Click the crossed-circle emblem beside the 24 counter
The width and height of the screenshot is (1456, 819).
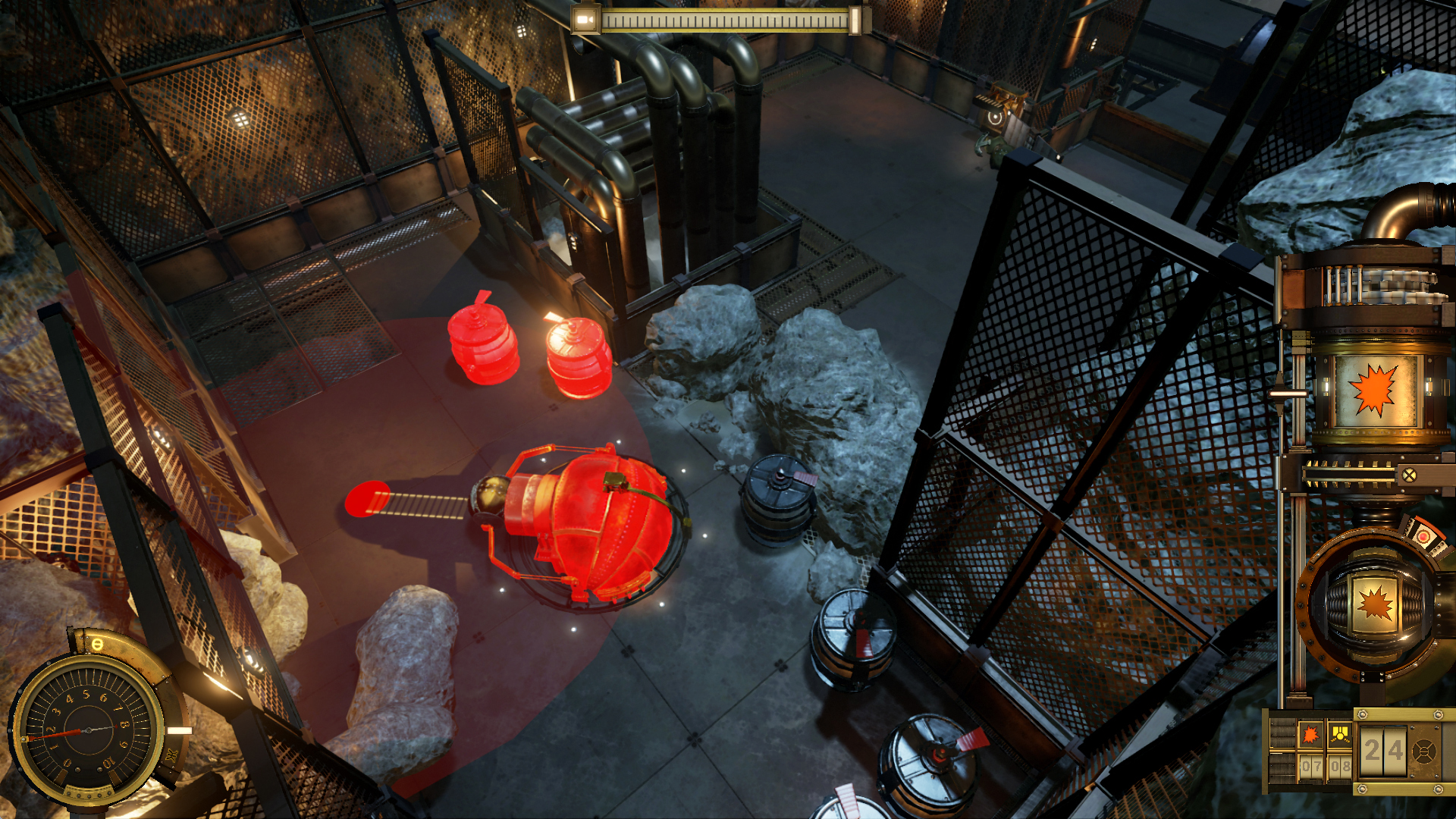click(x=1425, y=751)
